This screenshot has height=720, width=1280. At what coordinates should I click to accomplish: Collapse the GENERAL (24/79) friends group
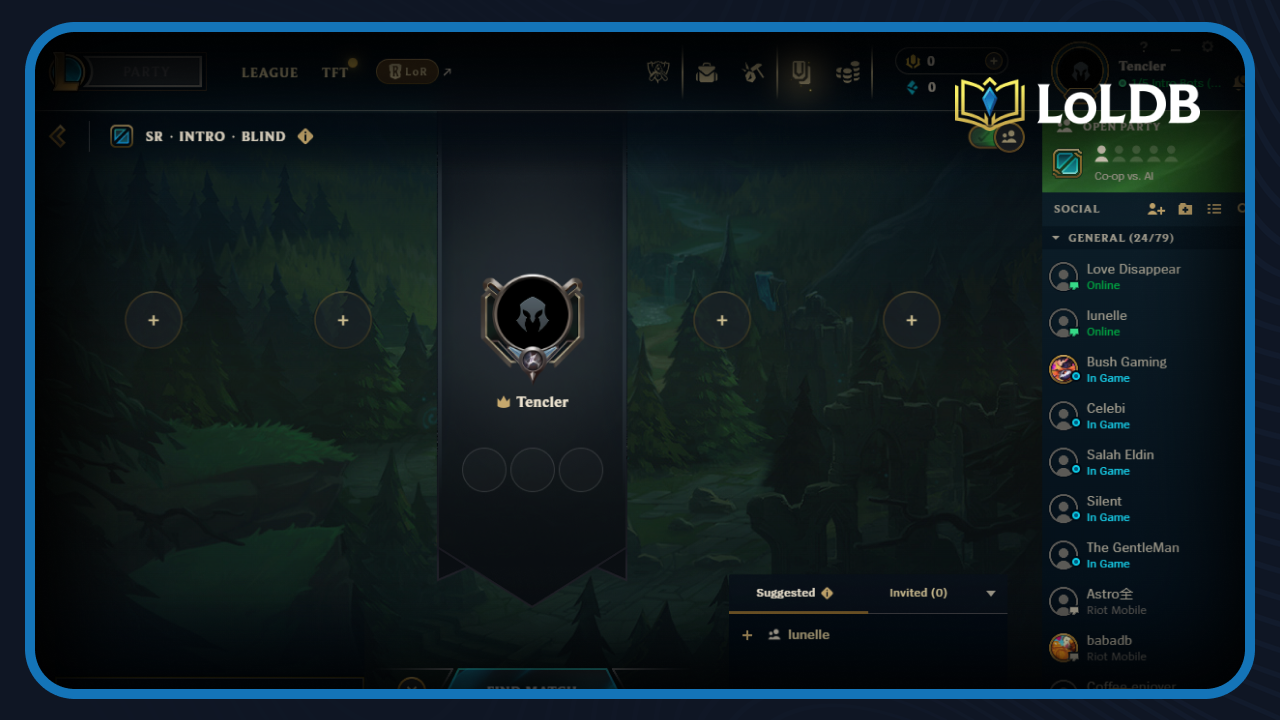[1055, 238]
